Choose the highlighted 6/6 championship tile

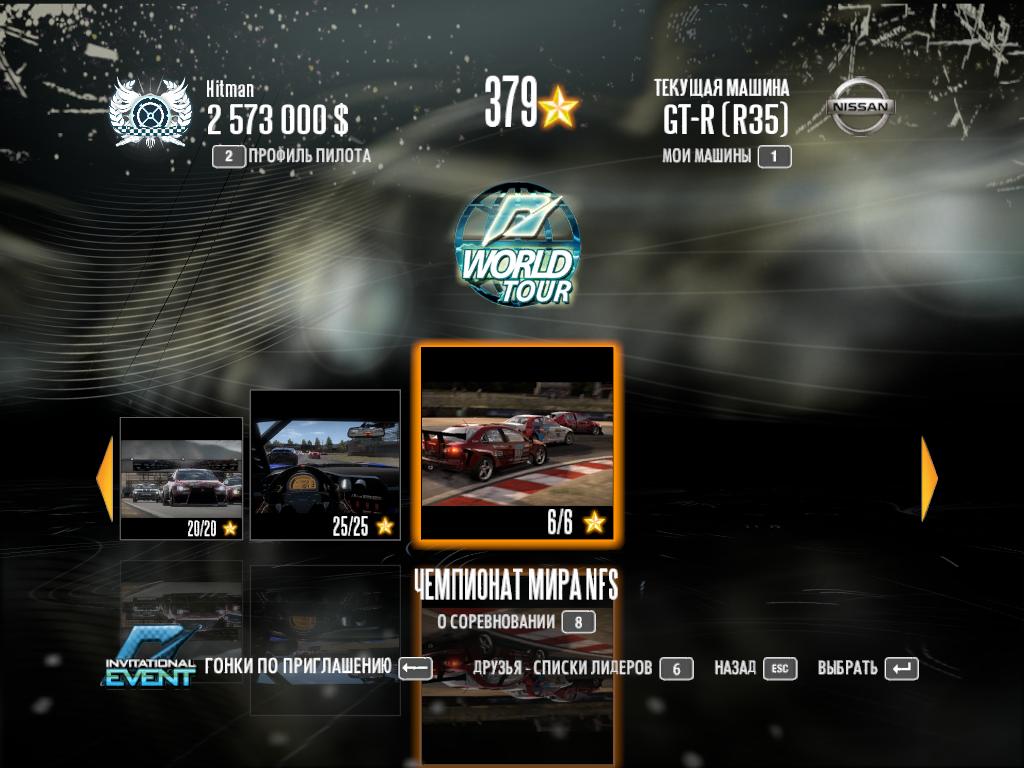(x=516, y=444)
